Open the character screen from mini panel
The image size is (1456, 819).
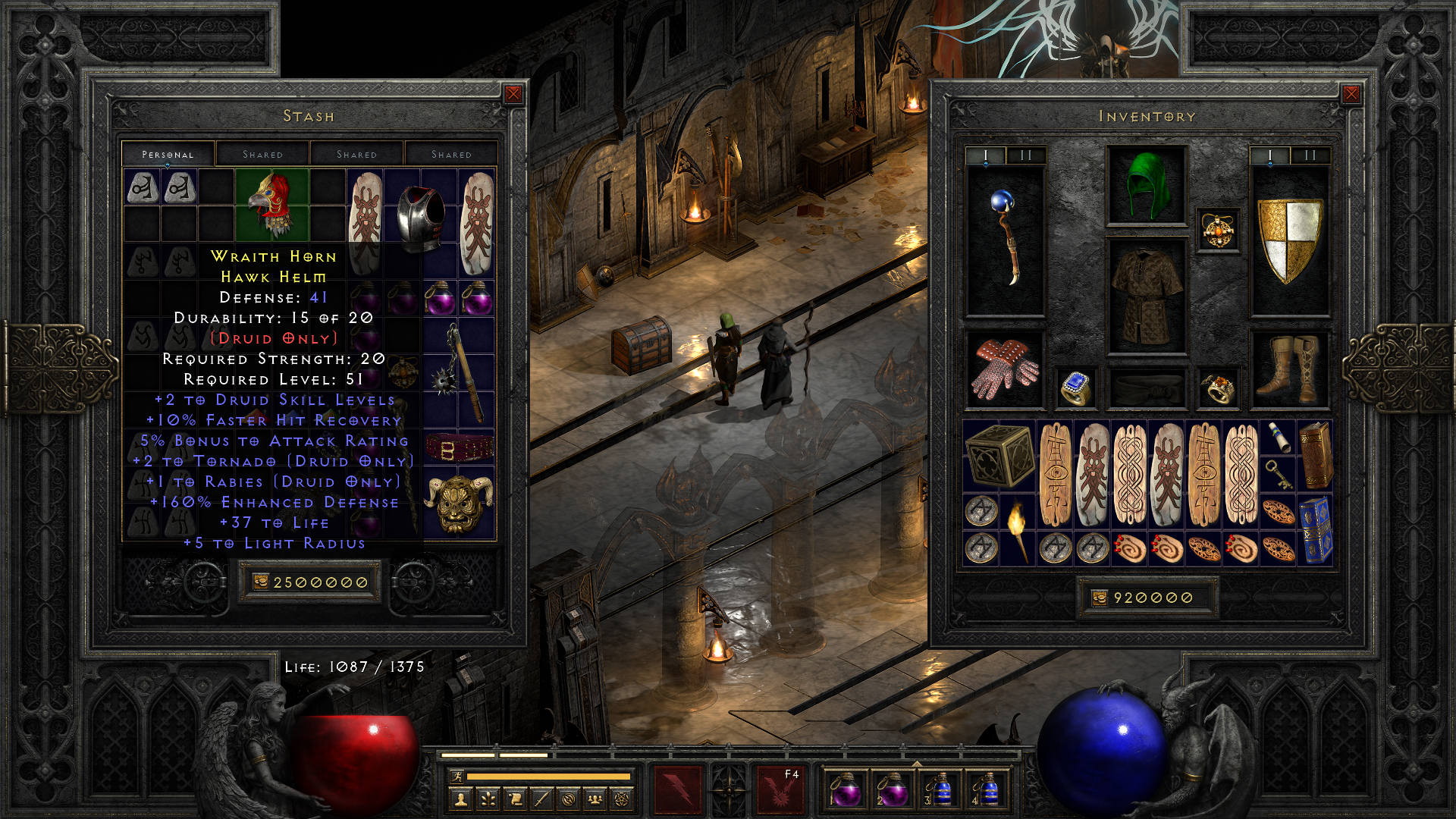pos(460,799)
